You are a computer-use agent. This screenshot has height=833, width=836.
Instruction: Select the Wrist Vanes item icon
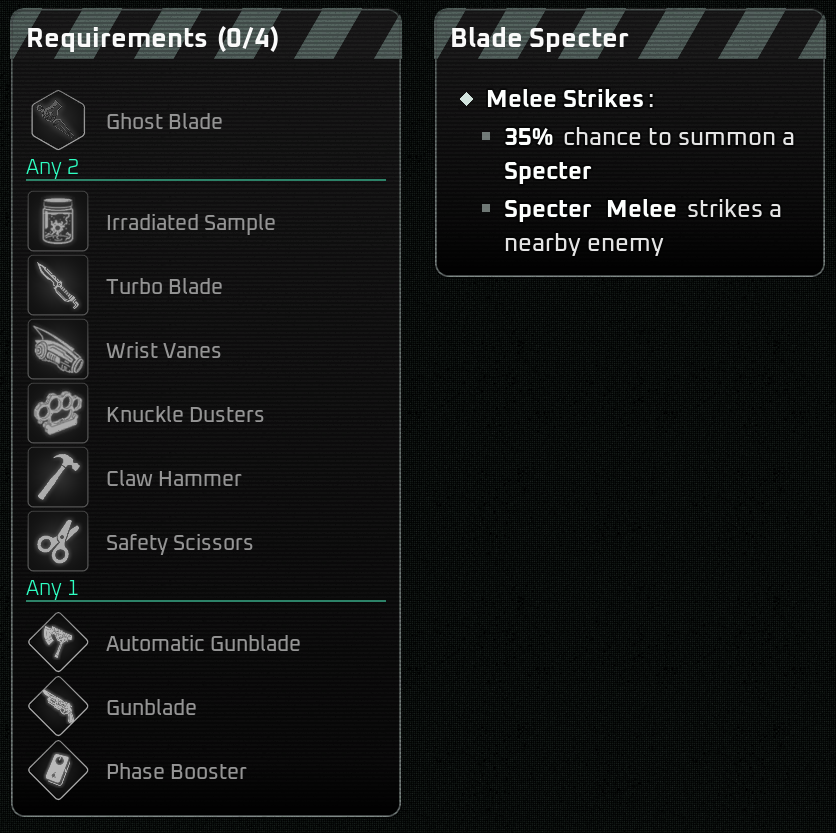pyautogui.click(x=58, y=350)
